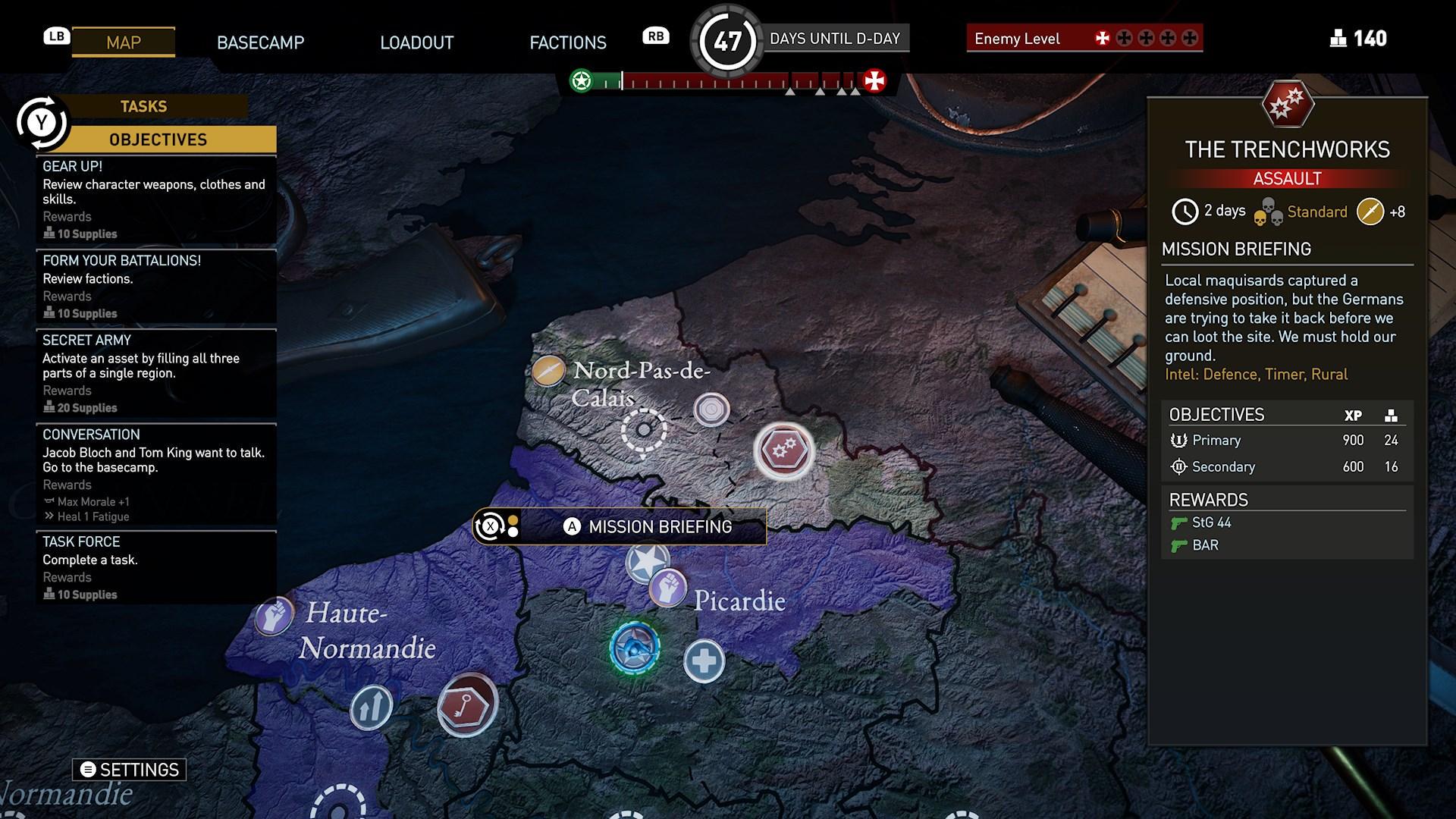
Task: Select The Trenchworks assault mission icon
Action: [x=785, y=451]
